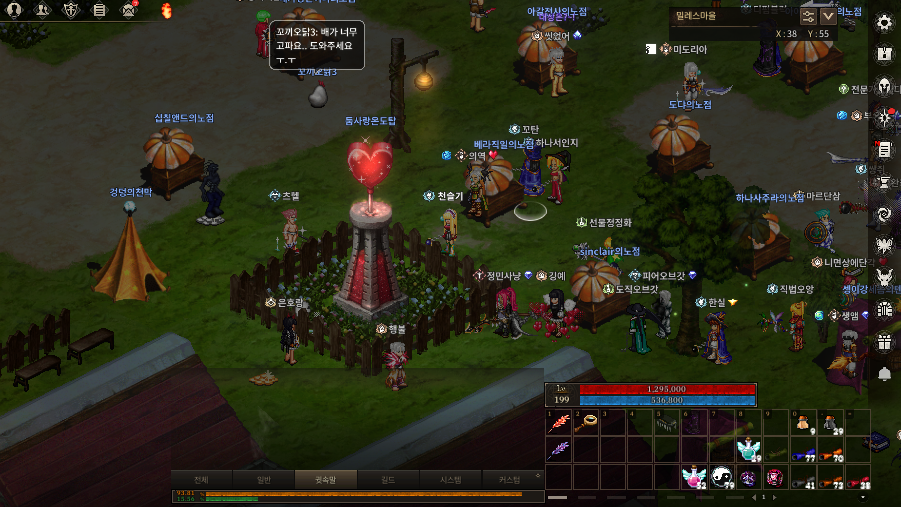Use the purple feather hotbar item
The width and height of the screenshot is (901, 507).
559,449
